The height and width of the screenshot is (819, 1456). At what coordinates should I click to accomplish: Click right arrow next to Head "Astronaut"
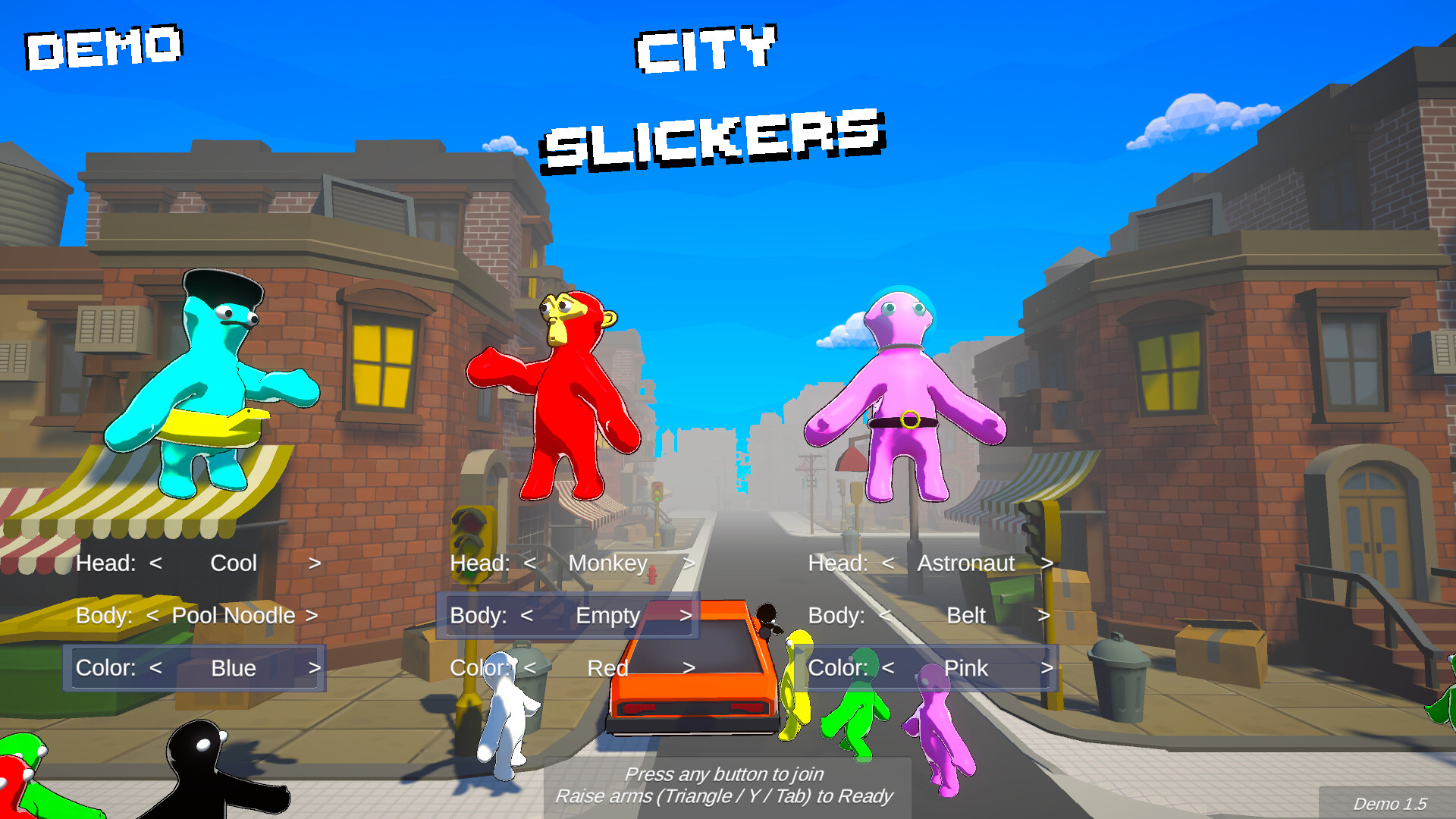1049,563
